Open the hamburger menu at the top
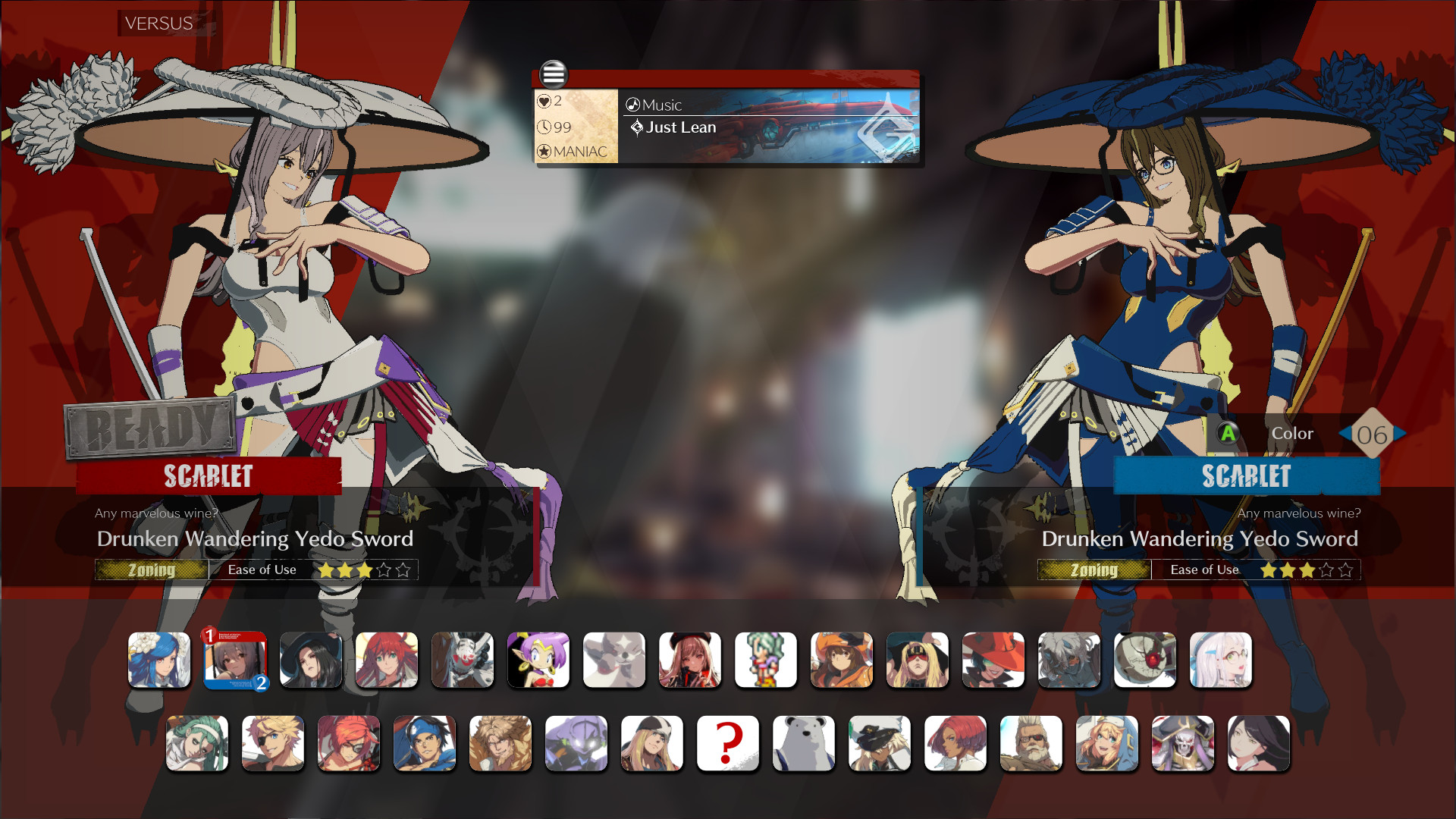This screenshot has height=819, width=1456. click(x=554, y=74)
